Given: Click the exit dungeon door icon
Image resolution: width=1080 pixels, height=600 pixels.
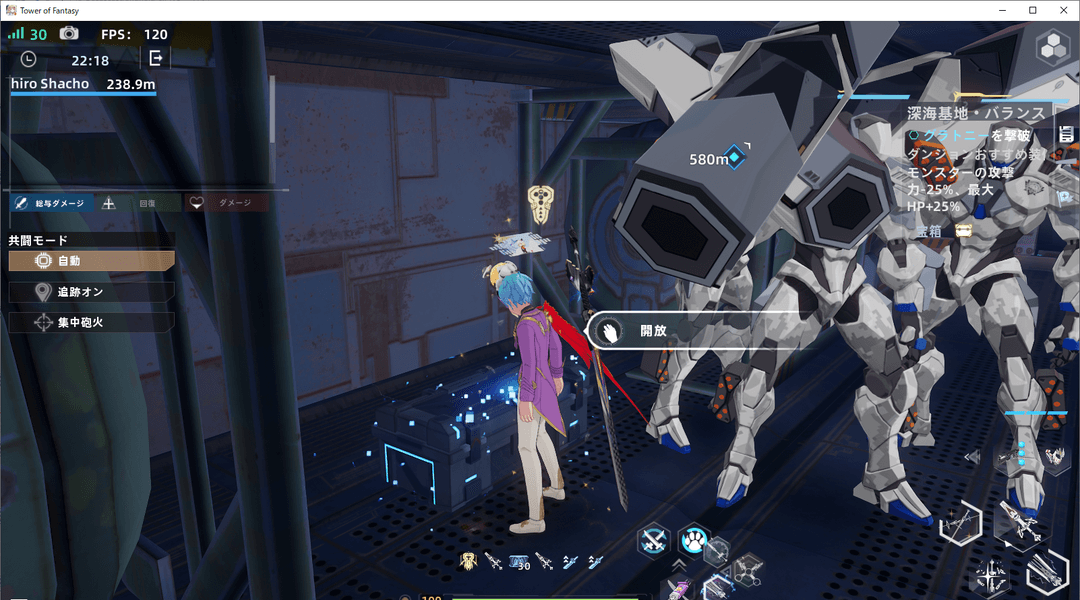Looking at the screenshot, I should point(156,59).
